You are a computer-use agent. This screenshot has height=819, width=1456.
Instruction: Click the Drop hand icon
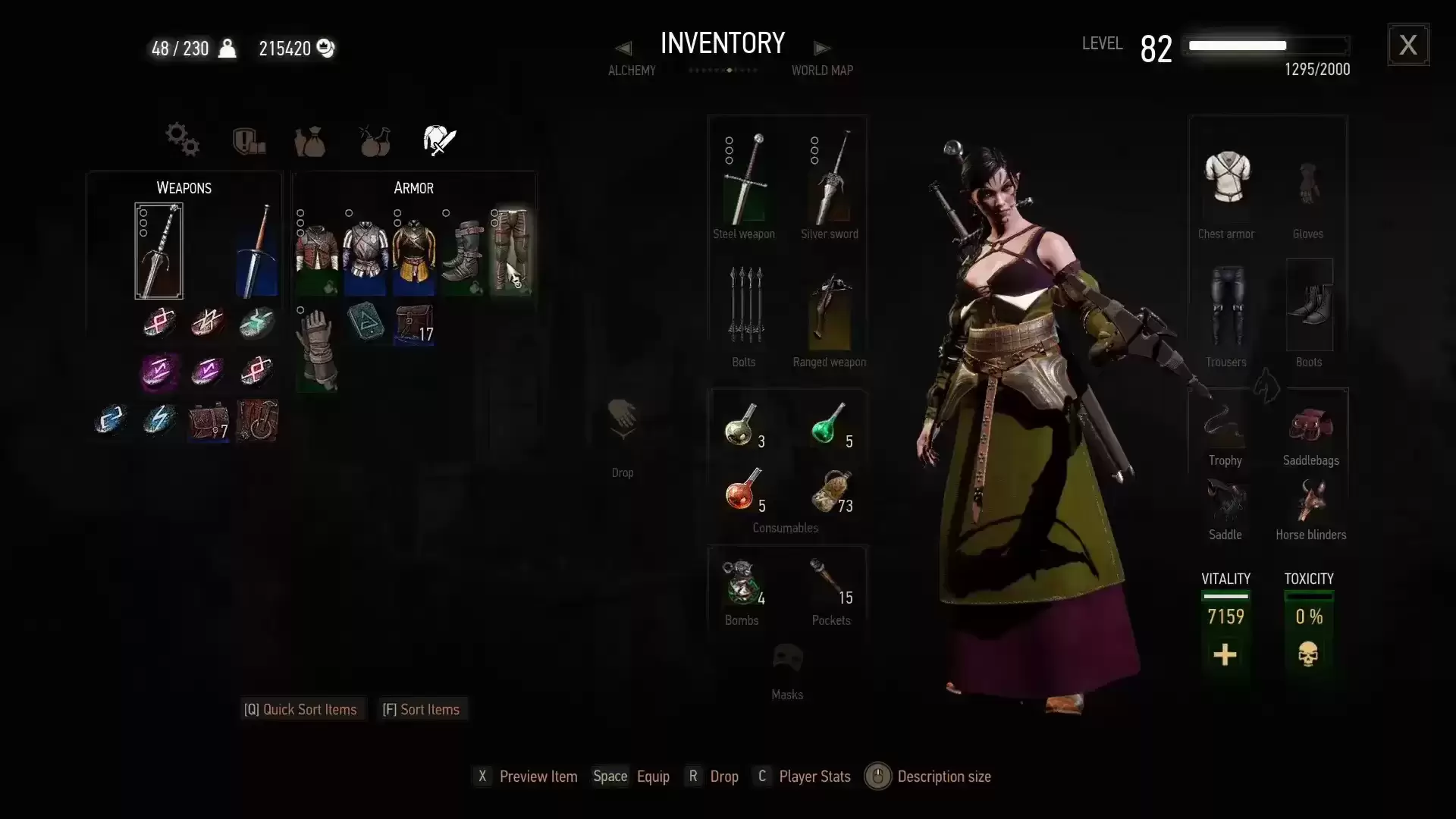tap(622, 421)
